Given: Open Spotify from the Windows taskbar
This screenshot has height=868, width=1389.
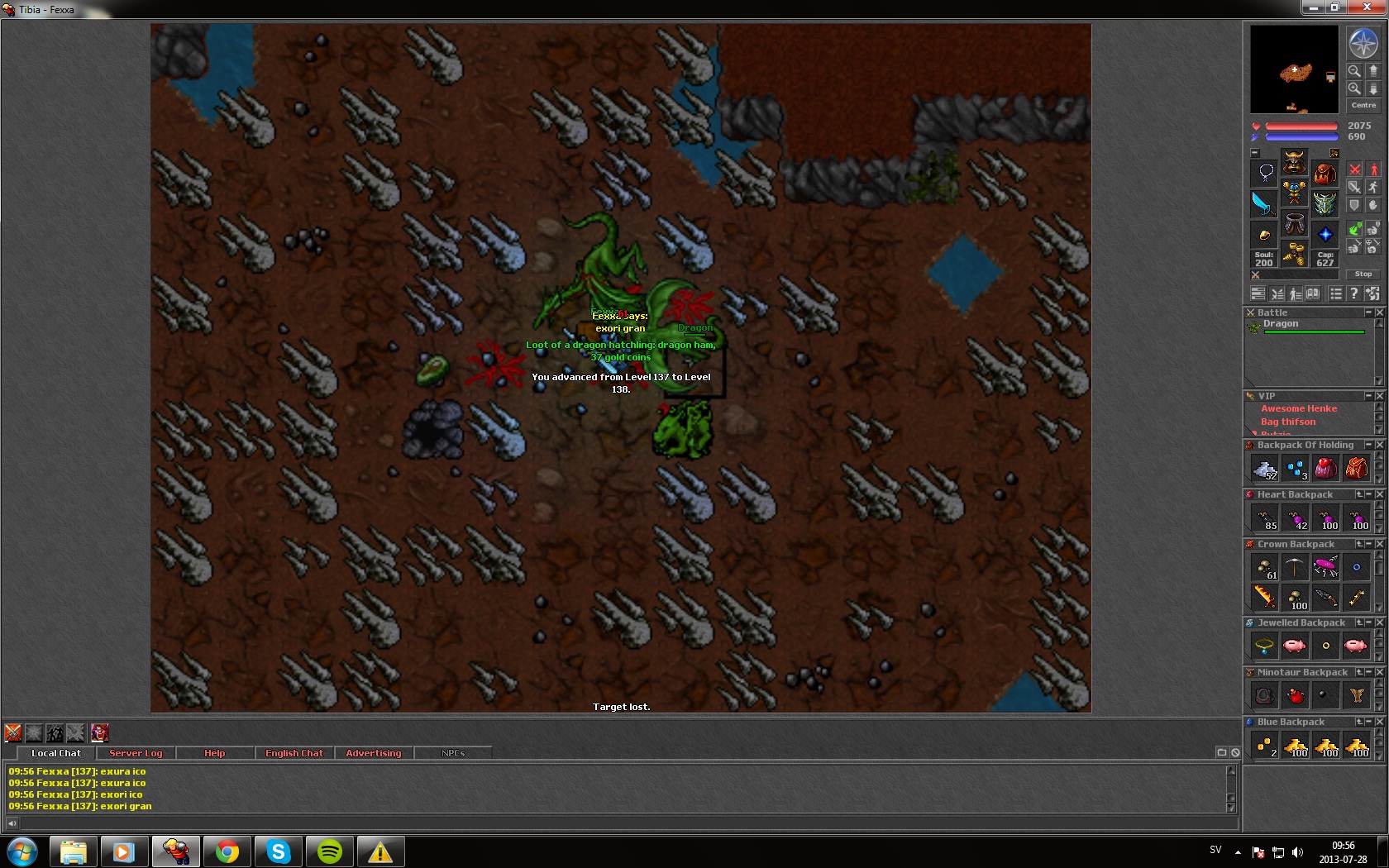Looking at the screenshot, I should tap(329, 851).
